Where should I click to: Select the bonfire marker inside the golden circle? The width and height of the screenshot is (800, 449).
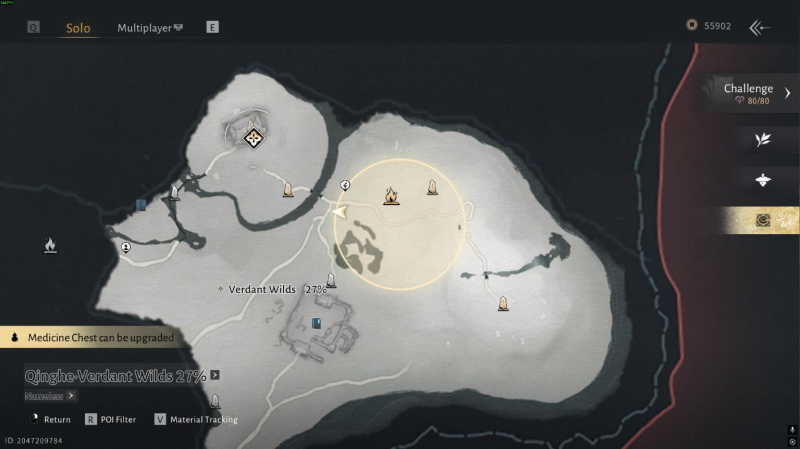(391, 196)
